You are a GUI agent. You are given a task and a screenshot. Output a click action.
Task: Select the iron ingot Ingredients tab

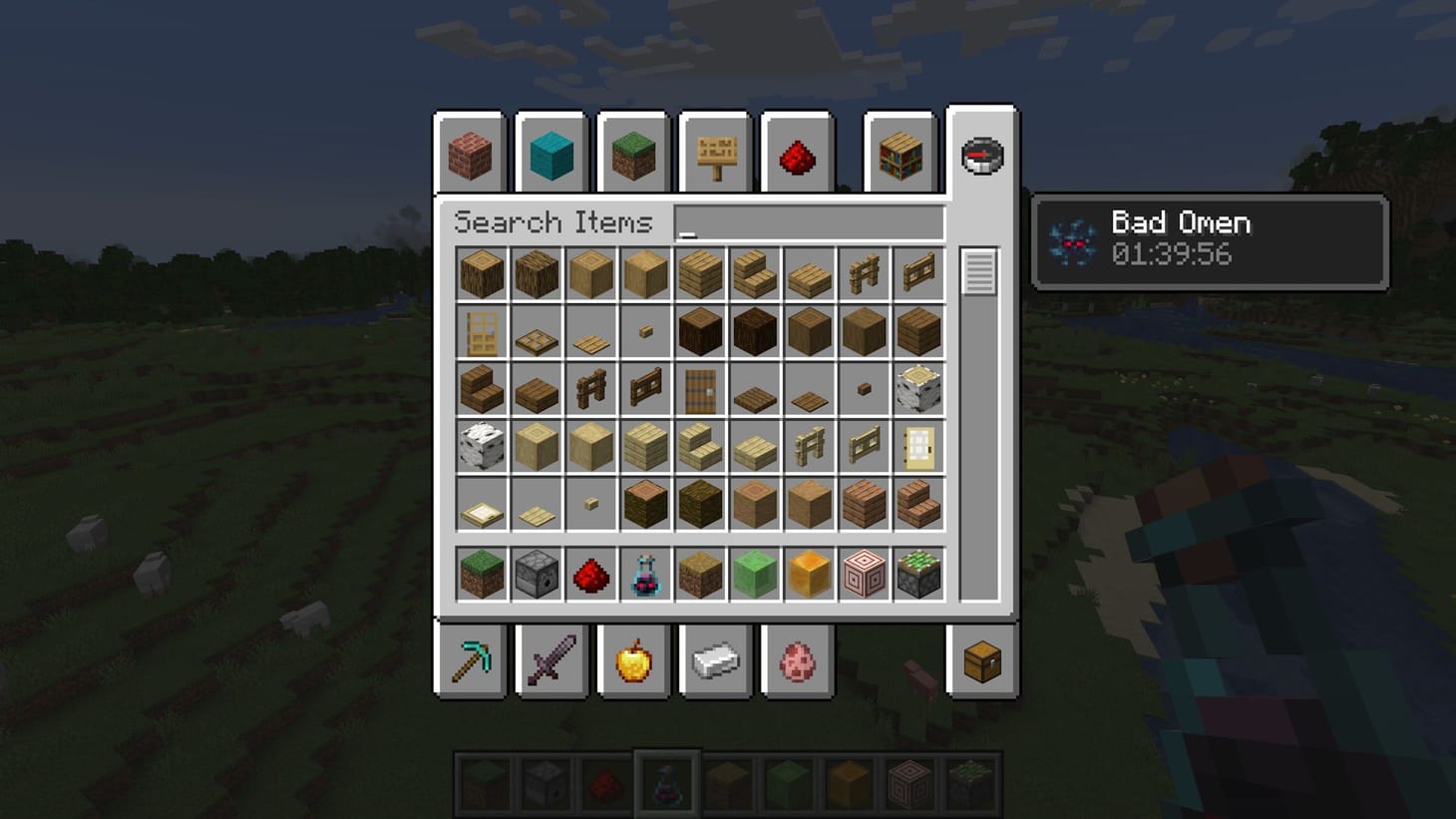click(x=715, y=658)
